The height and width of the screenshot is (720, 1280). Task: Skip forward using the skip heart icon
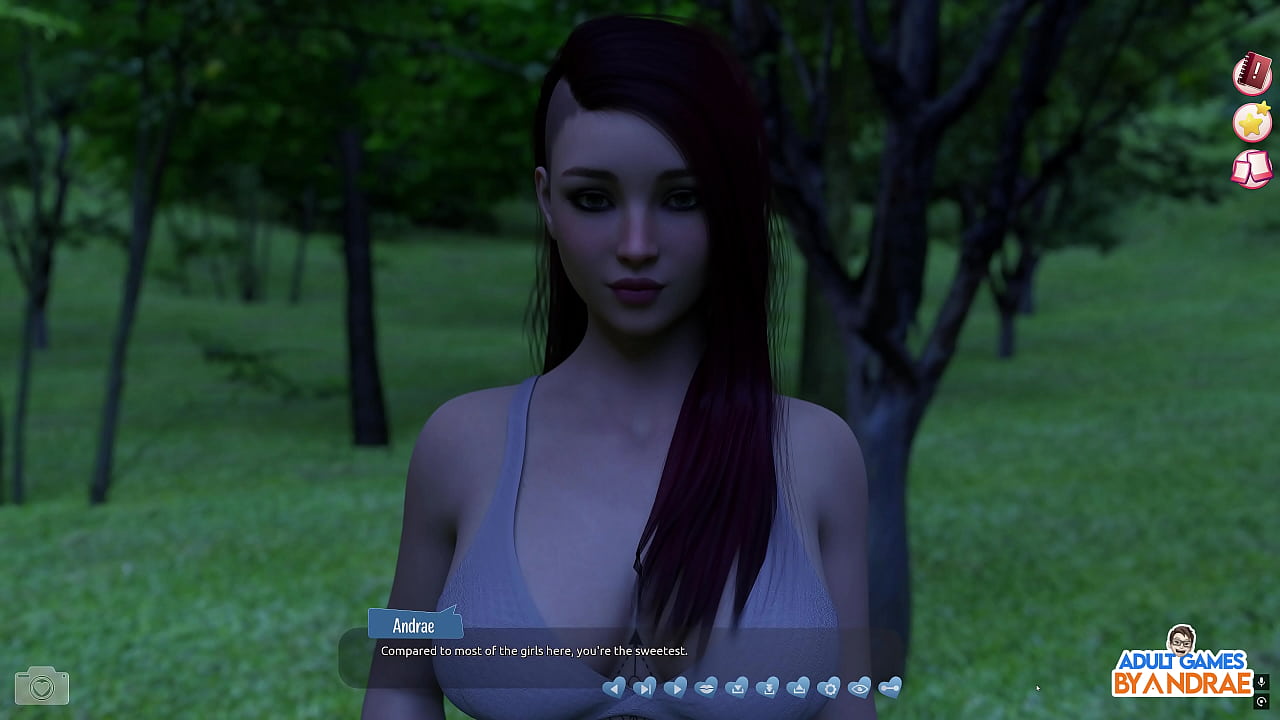coord(644,688)
